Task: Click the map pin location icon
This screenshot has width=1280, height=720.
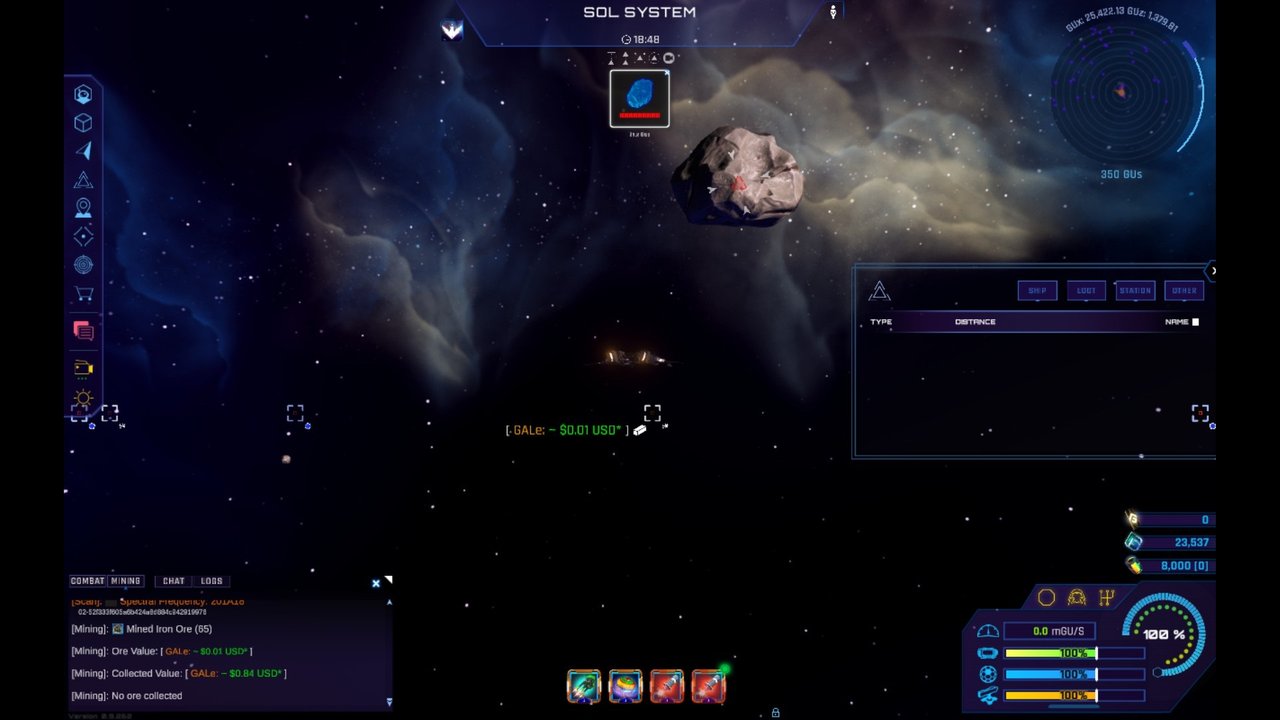Action: click(x=83, y=207)
